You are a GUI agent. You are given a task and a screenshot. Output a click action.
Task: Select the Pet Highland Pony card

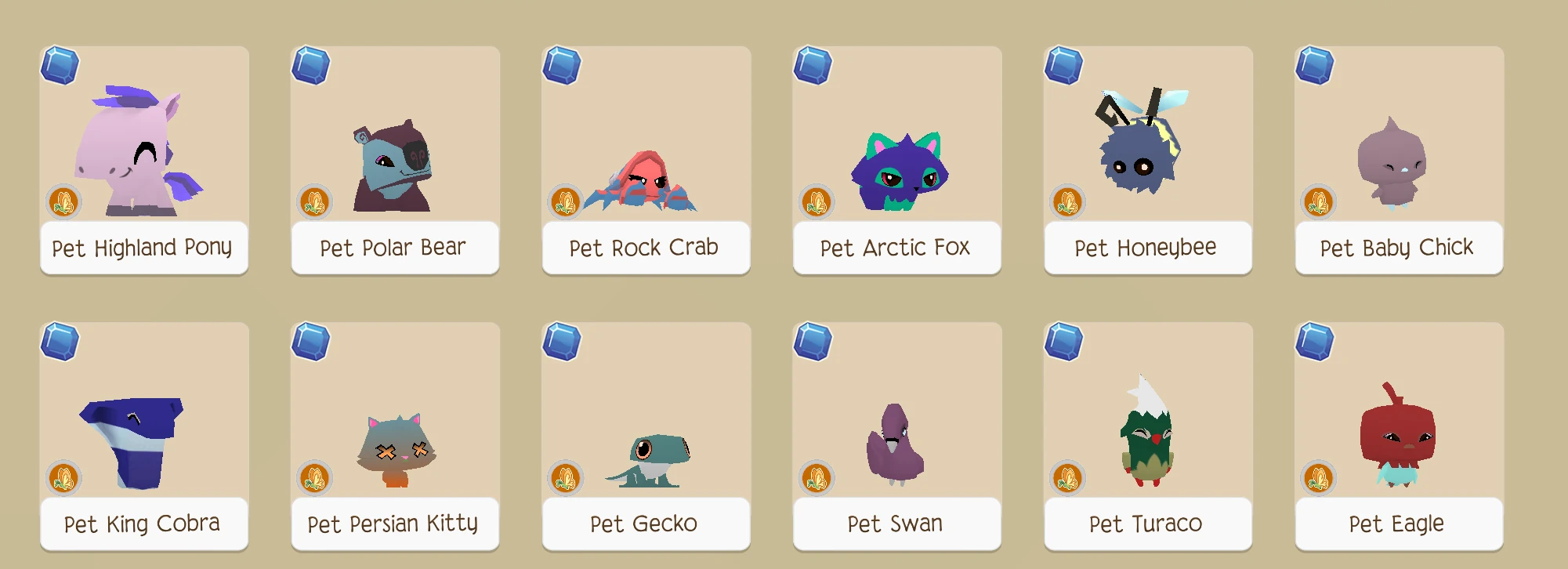pos(144,157)
